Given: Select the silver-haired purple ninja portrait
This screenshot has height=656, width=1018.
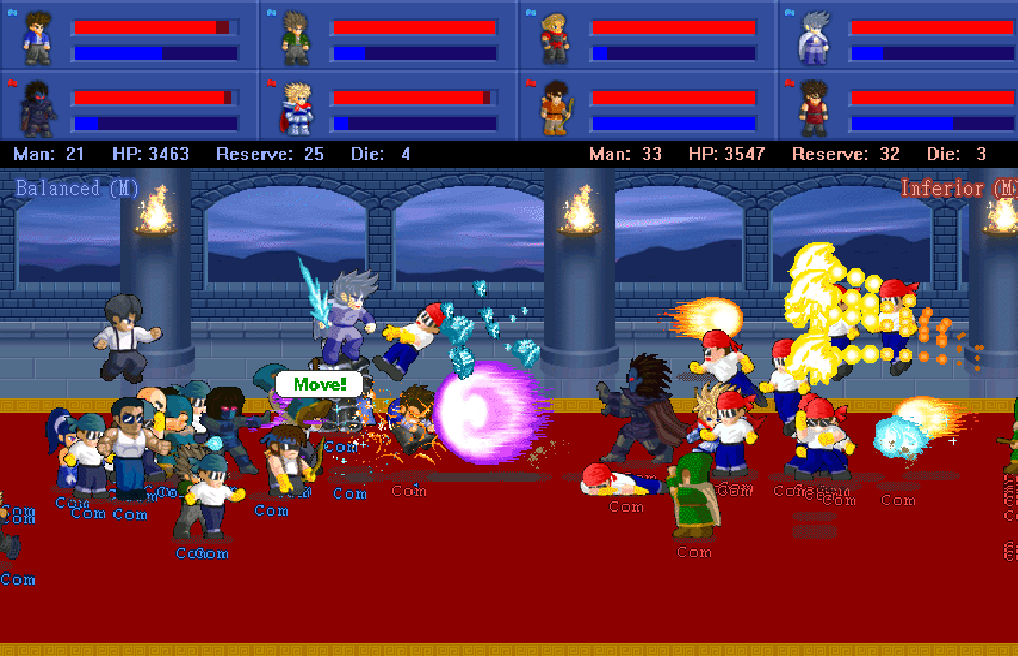Looking at the screenshot, I should coord(814,37).
